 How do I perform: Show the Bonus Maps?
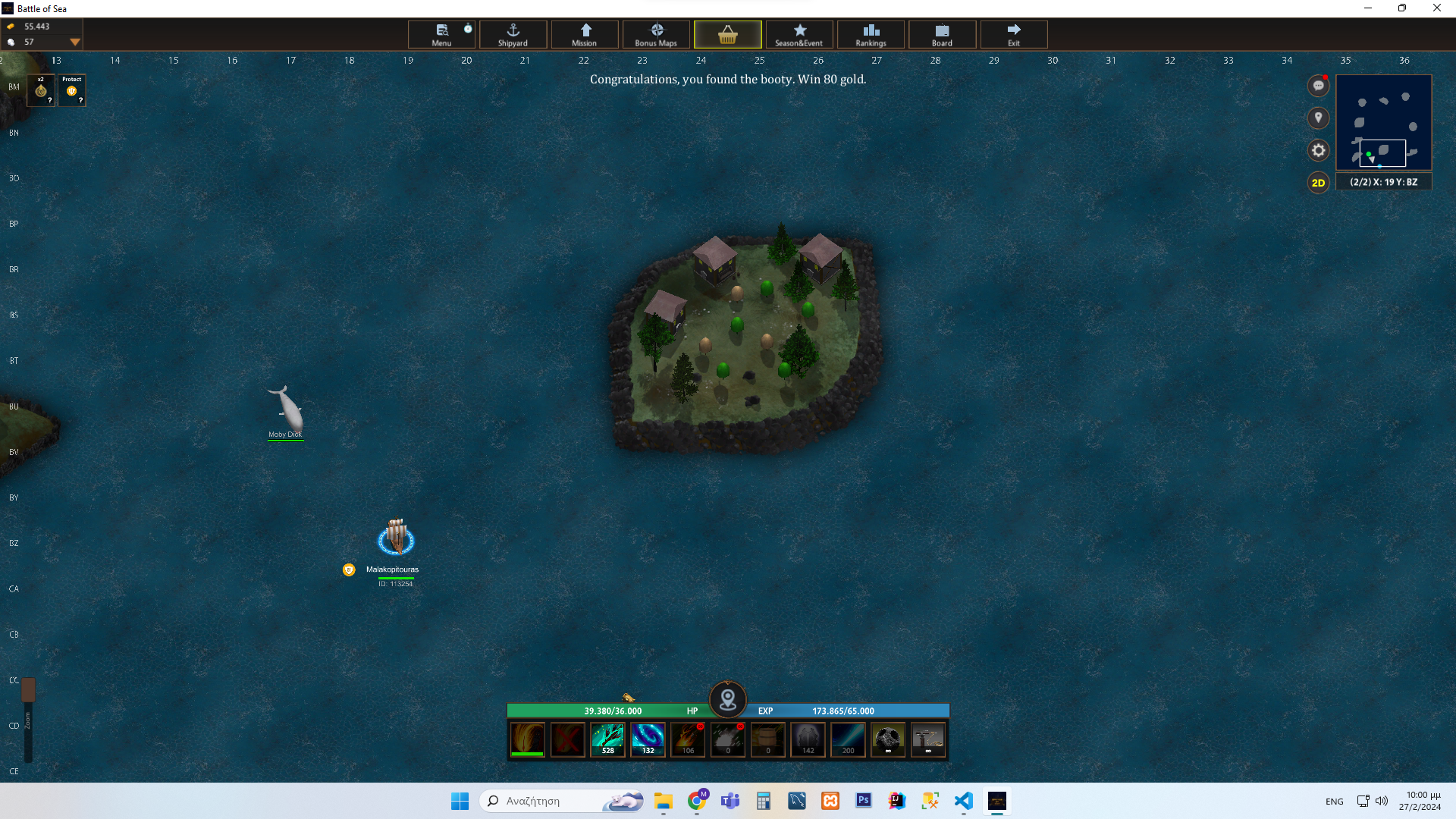pyautogui.click(x=656, y=34)
